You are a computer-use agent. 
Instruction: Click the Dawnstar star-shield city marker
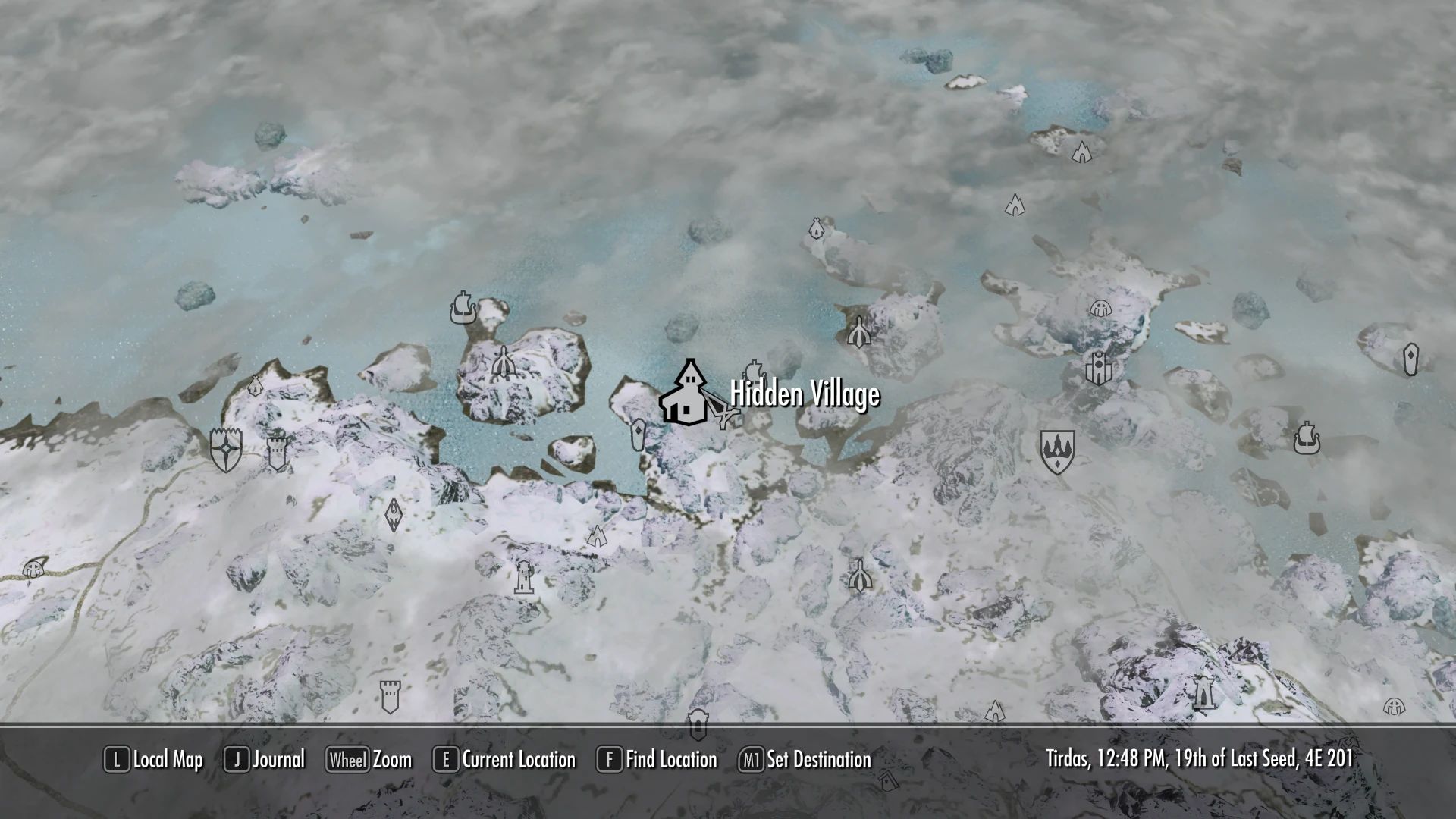pos(225,449)
